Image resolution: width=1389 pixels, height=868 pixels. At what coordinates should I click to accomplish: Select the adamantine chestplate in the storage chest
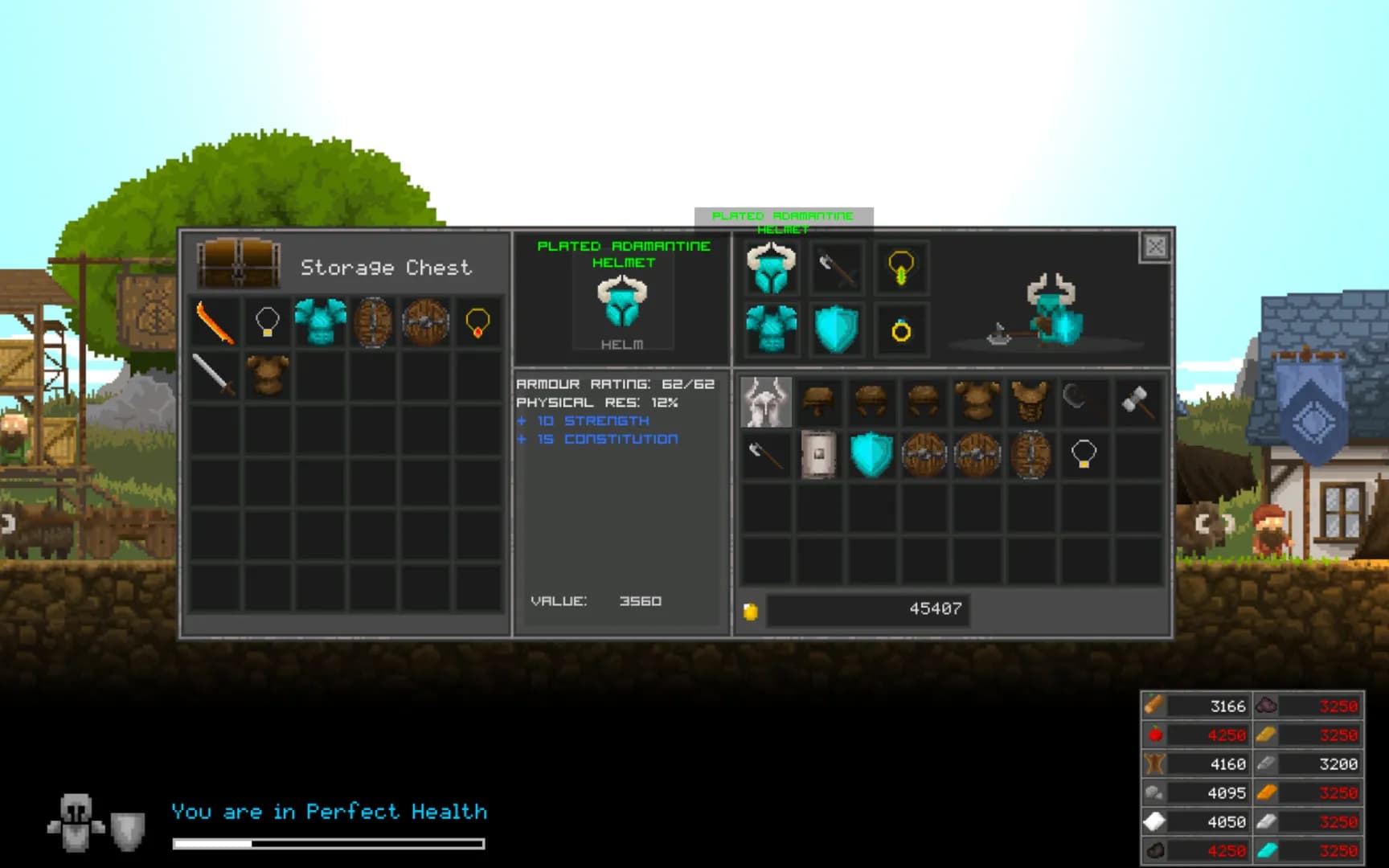point(320,322)
